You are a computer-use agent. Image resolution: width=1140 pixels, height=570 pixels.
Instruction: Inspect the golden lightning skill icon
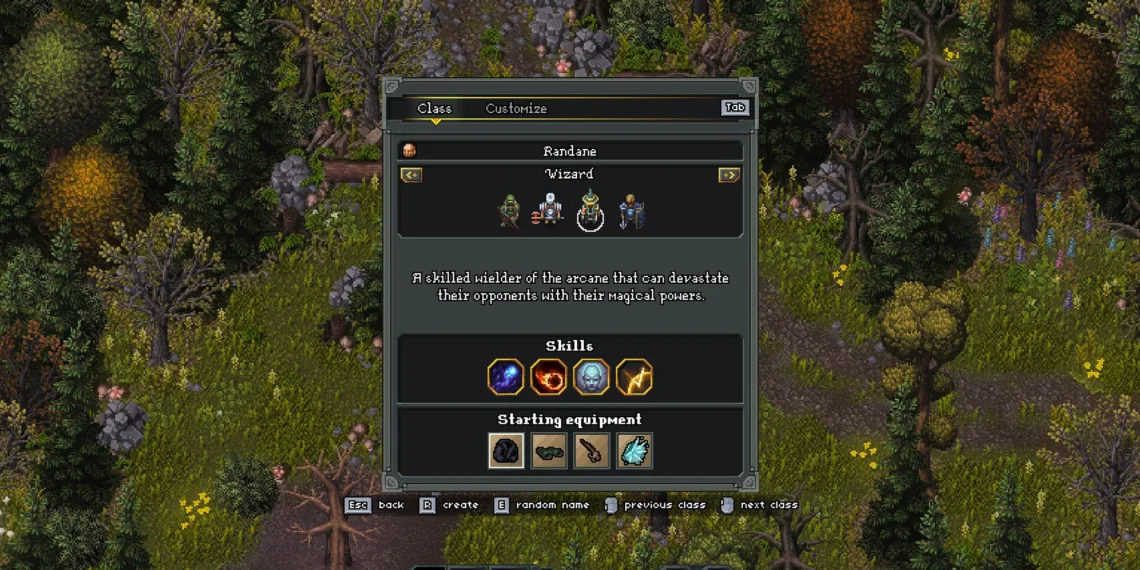[x=634, y=377]
